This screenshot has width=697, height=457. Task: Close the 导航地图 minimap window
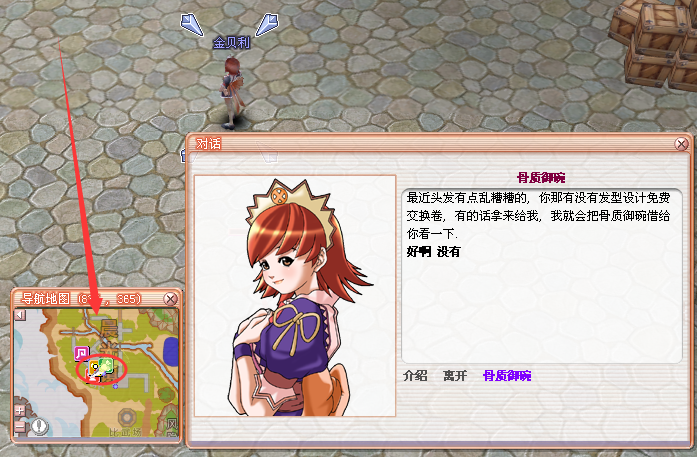(170, 299)
